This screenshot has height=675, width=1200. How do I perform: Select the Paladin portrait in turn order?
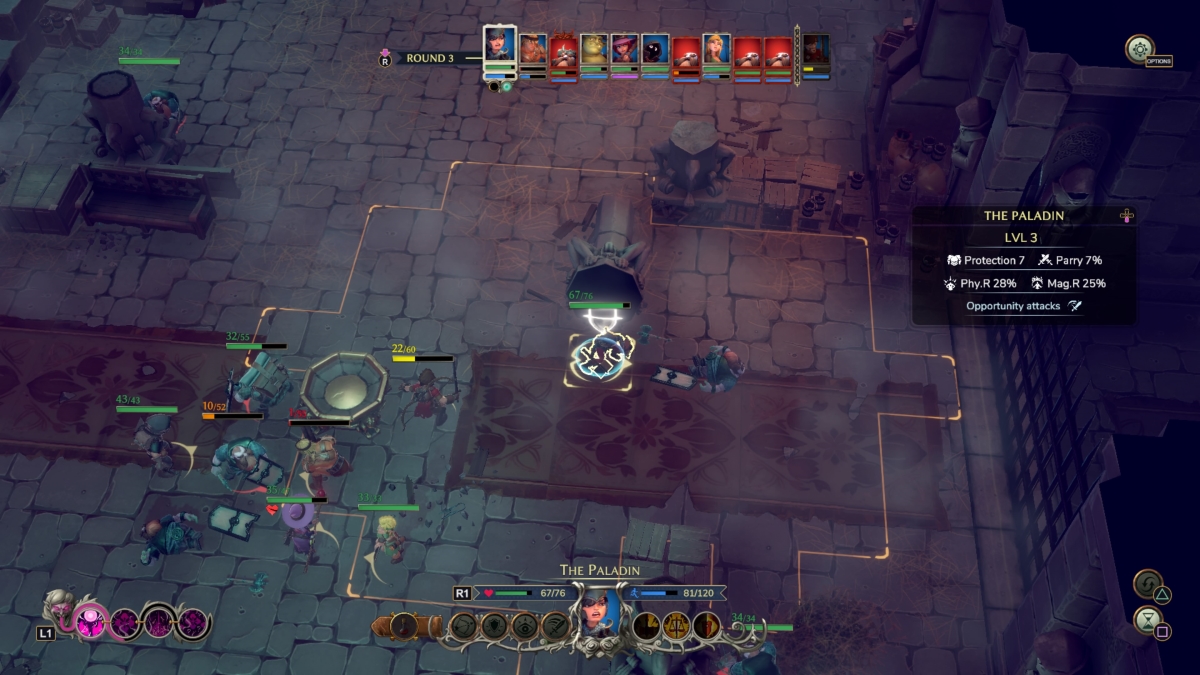499,47
